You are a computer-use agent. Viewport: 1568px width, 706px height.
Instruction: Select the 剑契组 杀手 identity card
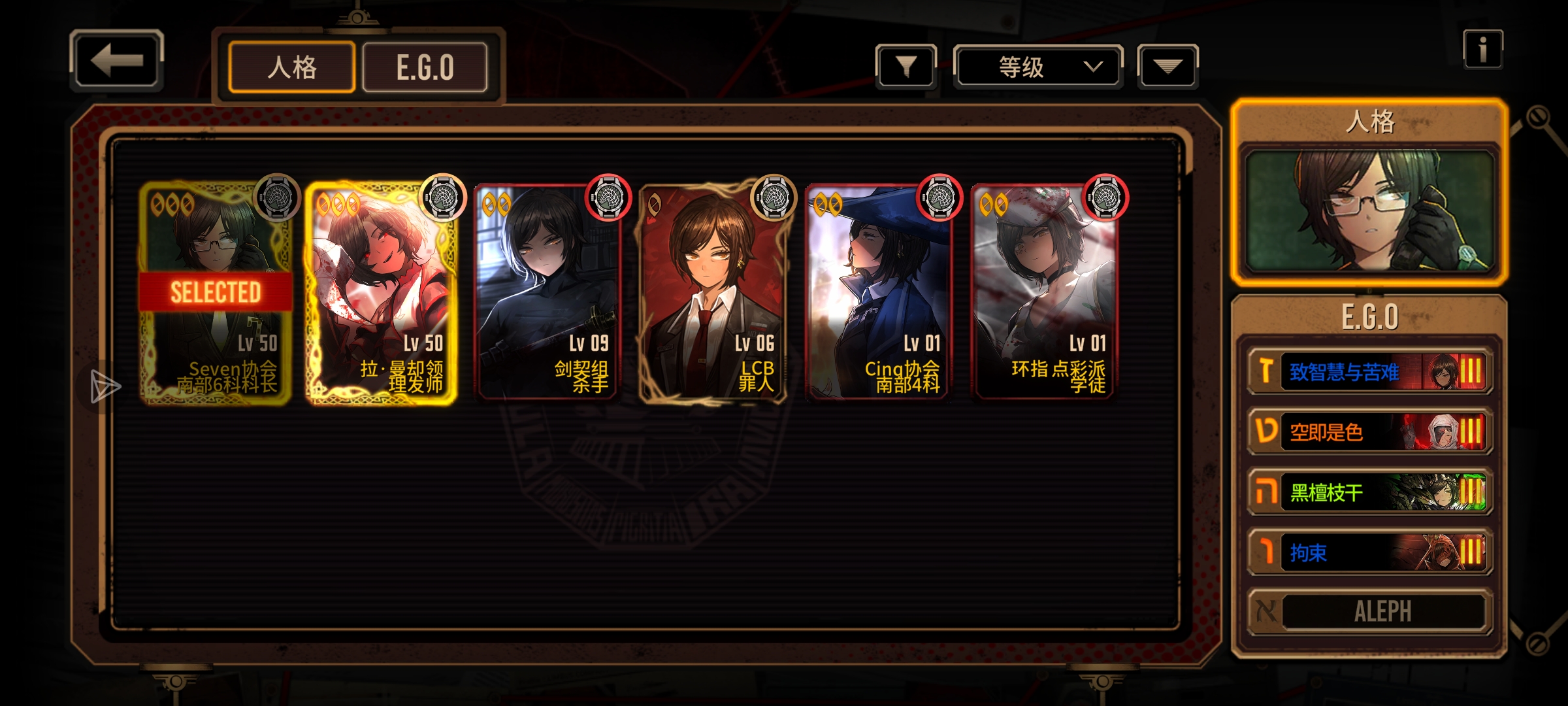click(x=547, y=294)
